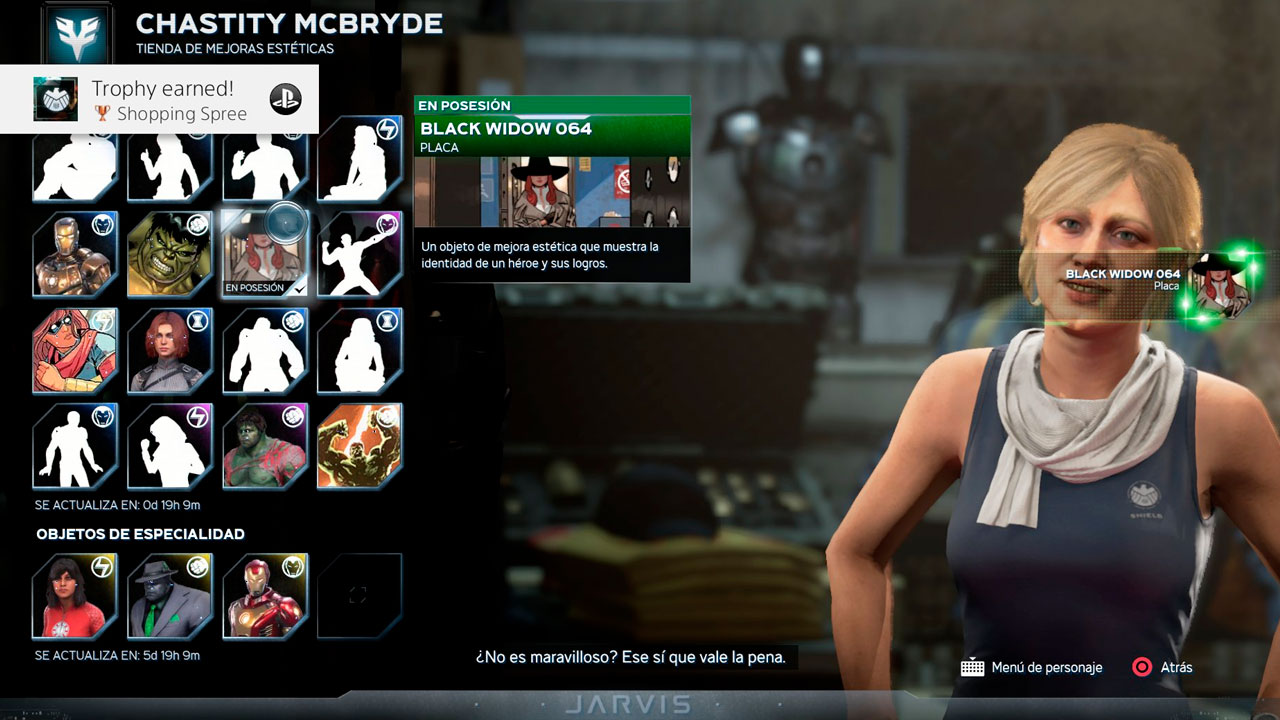Go back with the Atrás button
Image resolution: width=1280 pixels, height=720 pixels.
pyautogui.click(x=1162, y=667)
